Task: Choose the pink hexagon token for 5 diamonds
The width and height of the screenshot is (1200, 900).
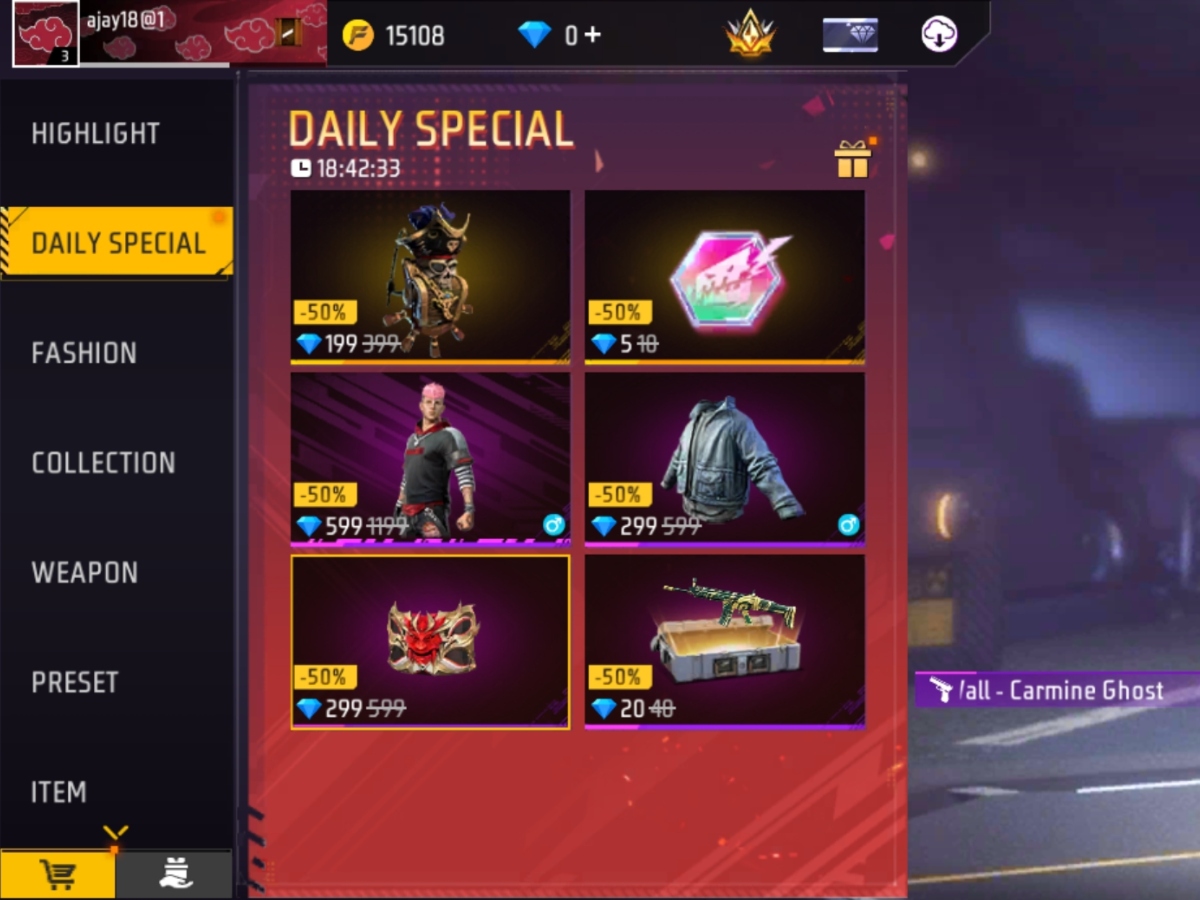Action: [725, 275]
